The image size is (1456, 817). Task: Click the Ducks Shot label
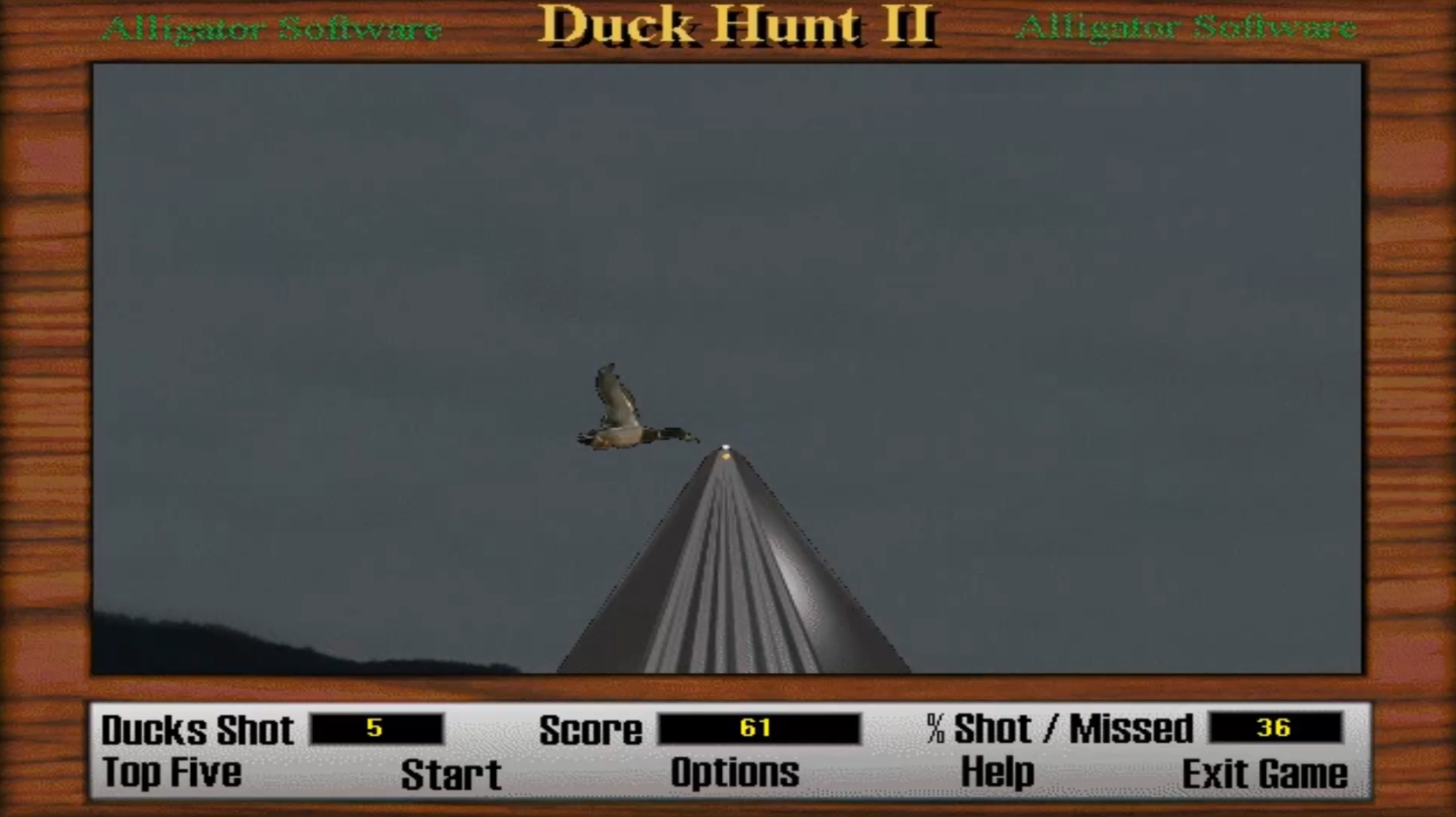click(198, 729)
